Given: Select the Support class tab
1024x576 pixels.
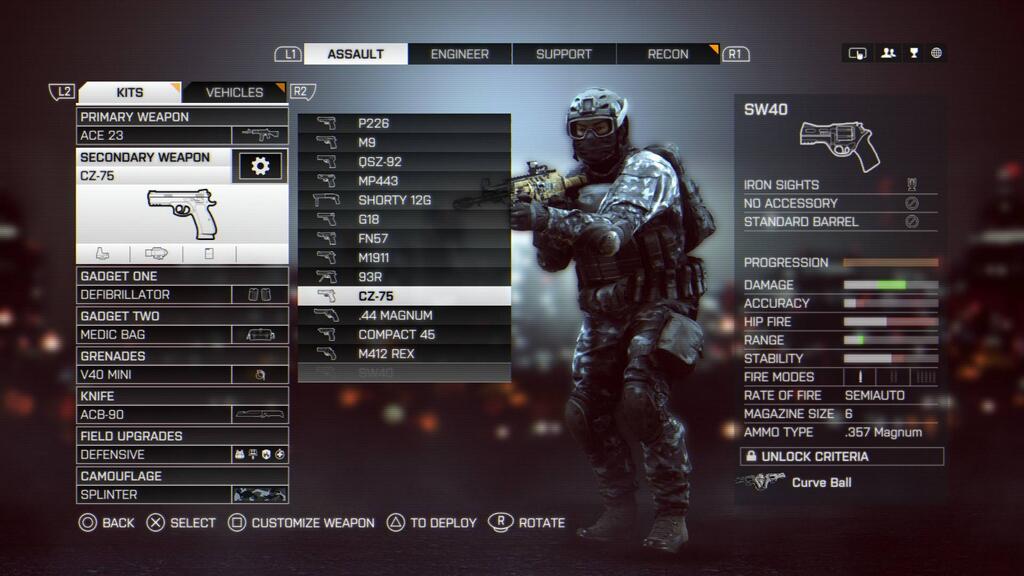Looking at the screenshot, I should 564,54.
